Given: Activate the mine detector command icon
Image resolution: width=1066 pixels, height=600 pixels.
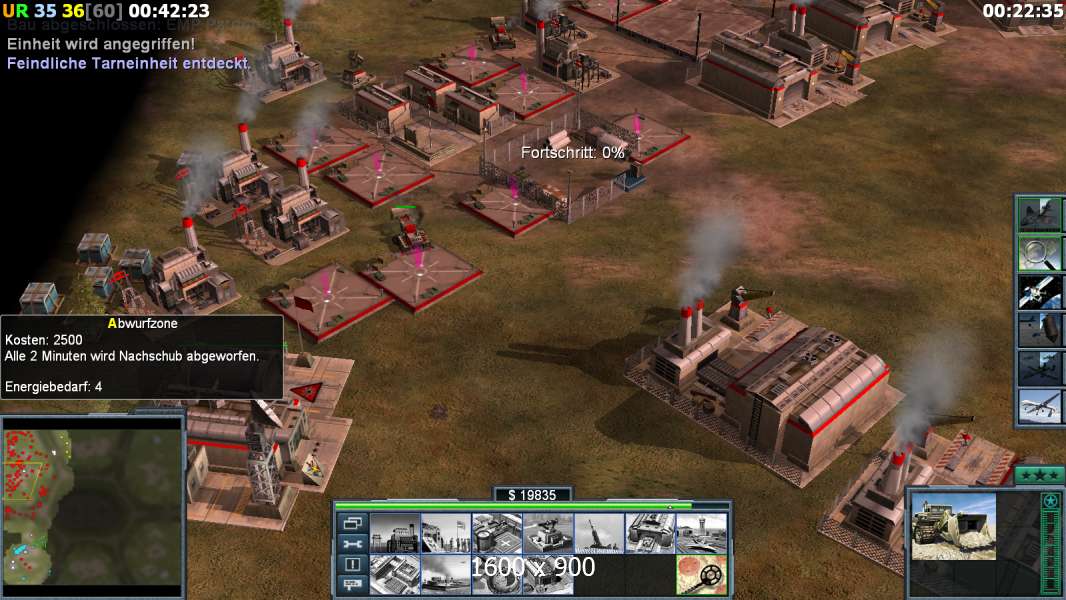Looking at the screenshot, I should click(701, 575).
